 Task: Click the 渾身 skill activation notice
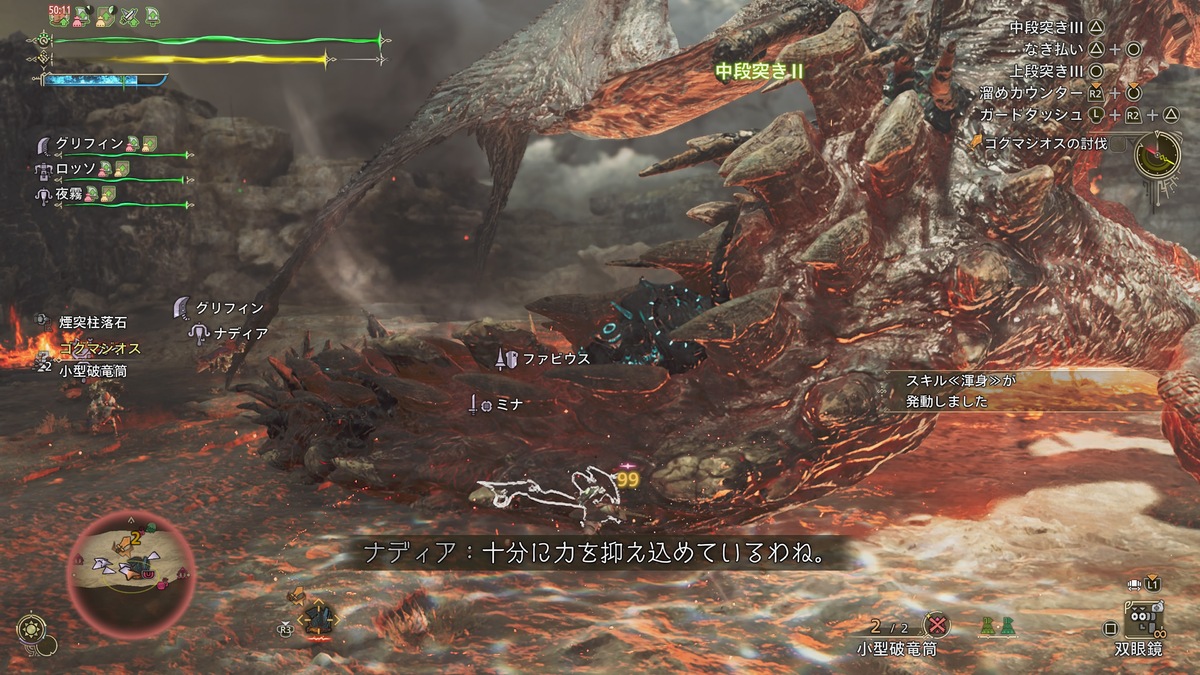point(945,391)
